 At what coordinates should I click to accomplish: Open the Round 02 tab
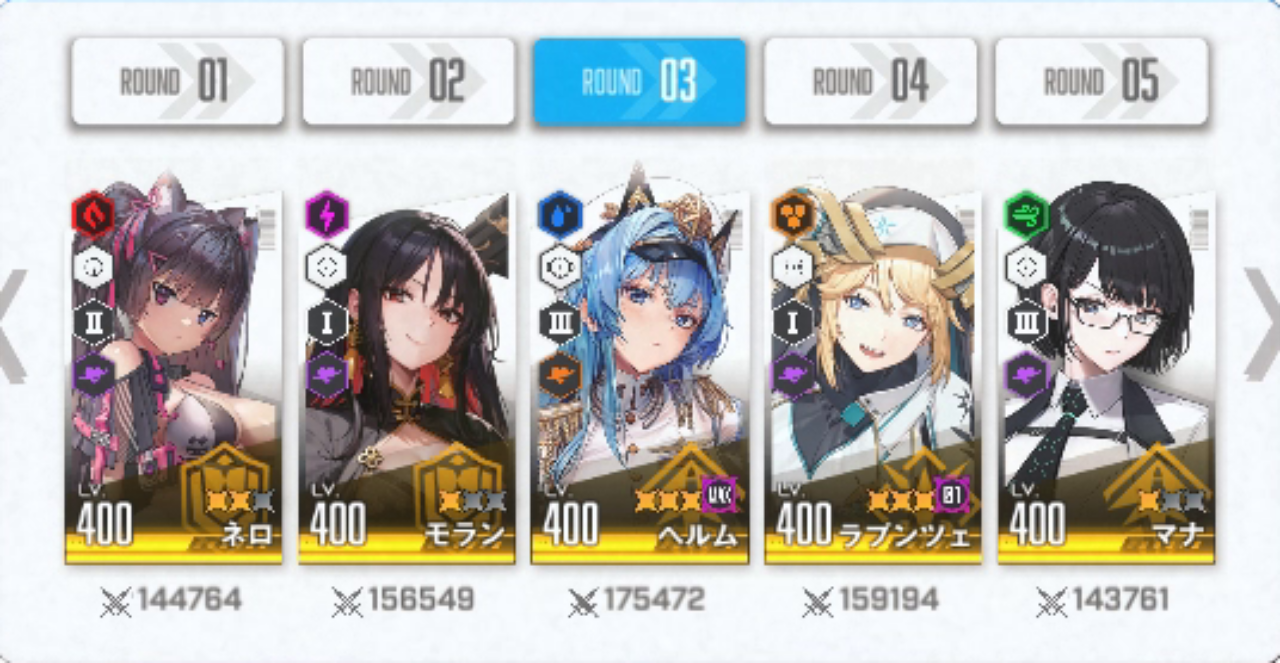tap(408, 82)
